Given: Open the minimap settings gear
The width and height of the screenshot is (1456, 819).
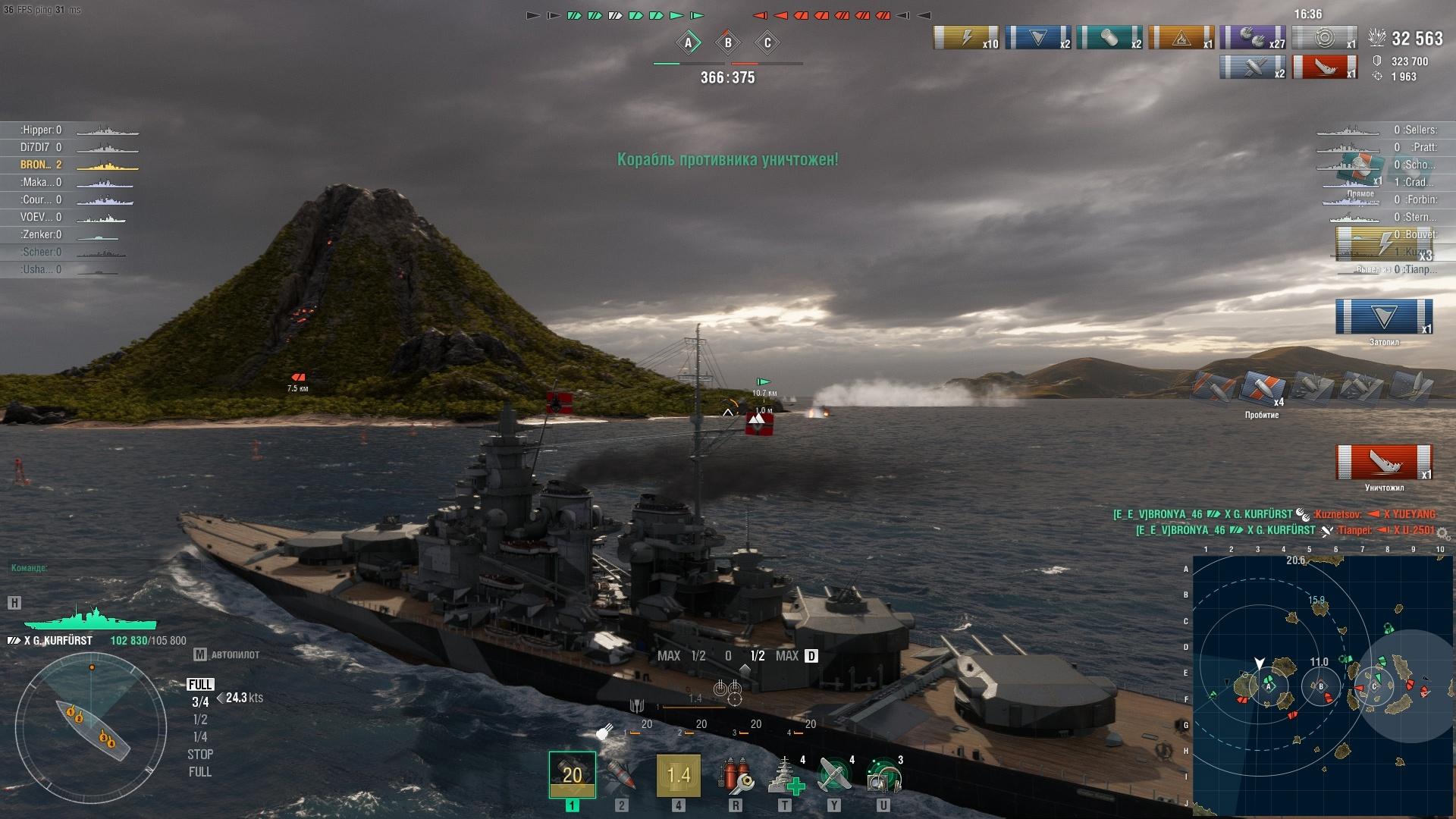Looking at the screenshot, I should (1442, 534).
